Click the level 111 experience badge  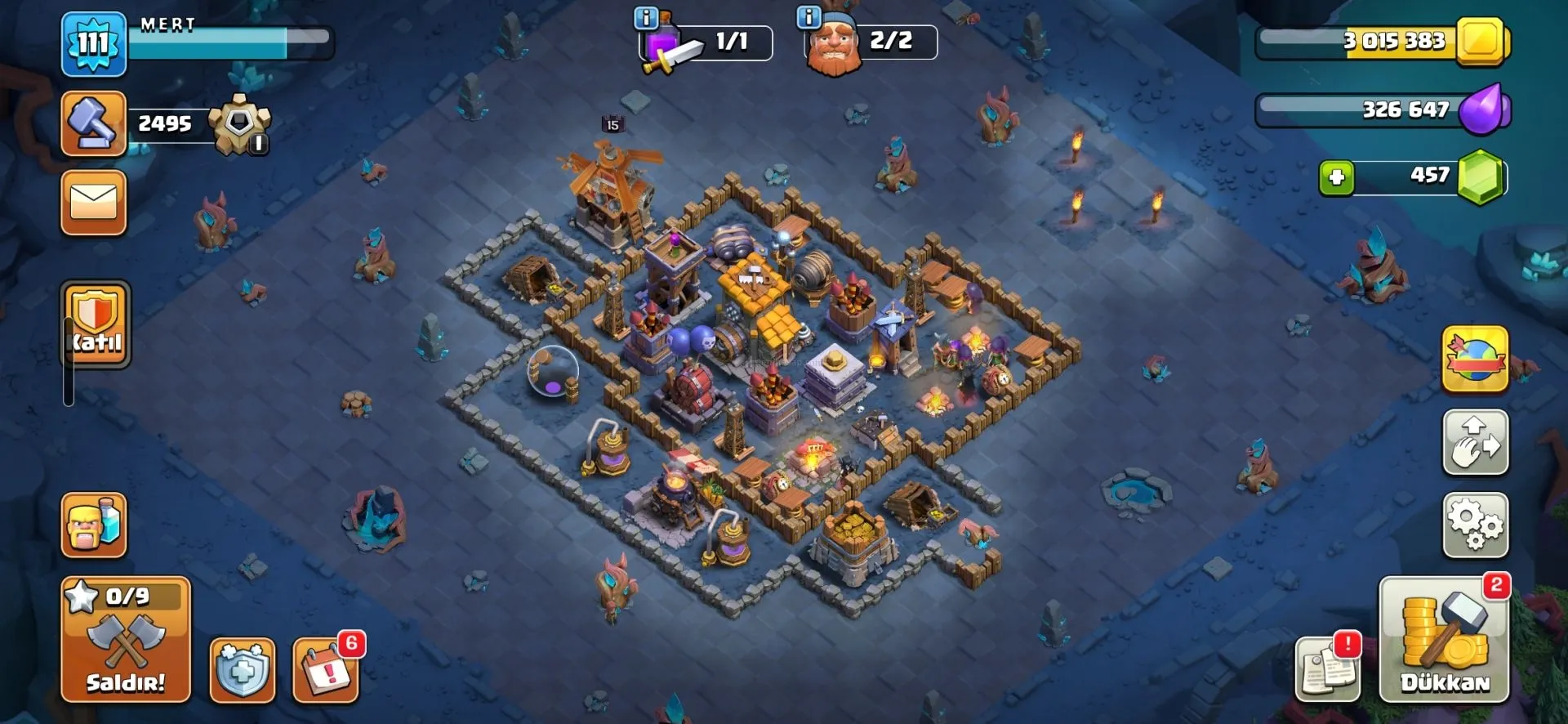coord(94,43)
